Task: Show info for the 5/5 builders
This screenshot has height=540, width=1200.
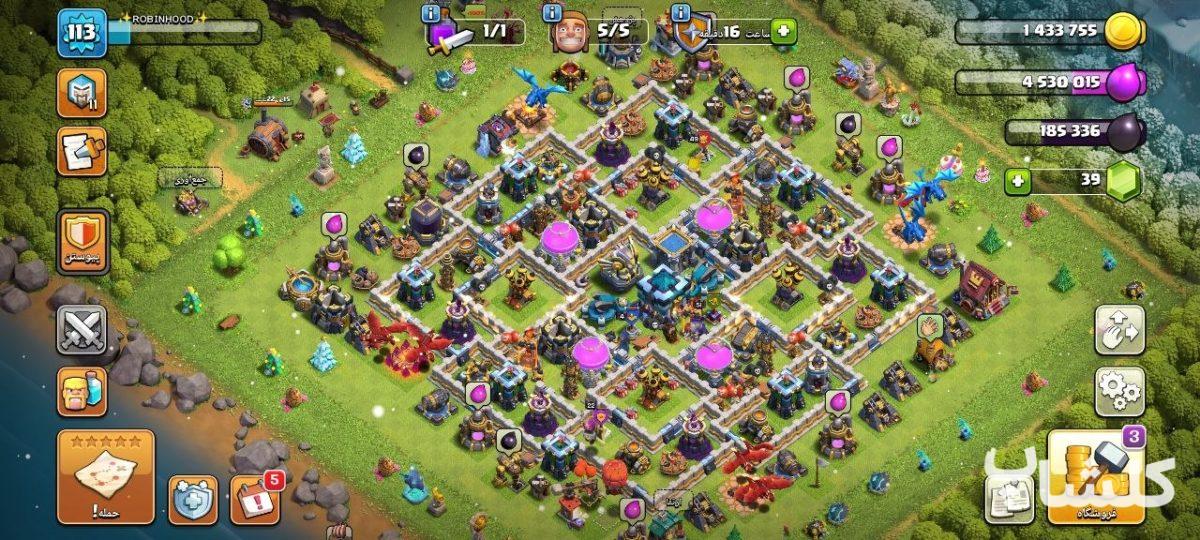Action: click(551, 14)
